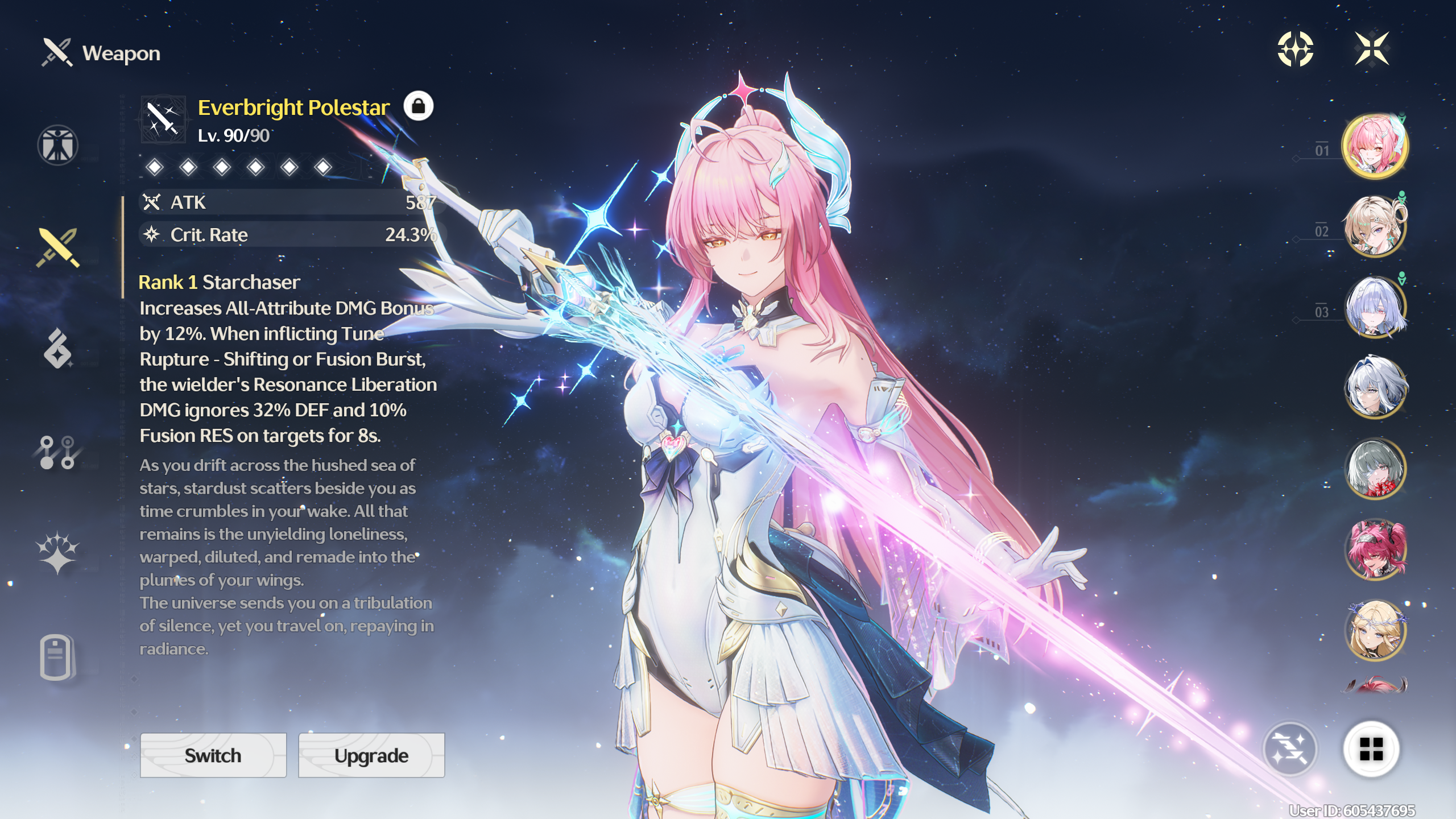Open the attributes tab with the figure icon
Viewport: 1456px width, 819px height.
(x=57, y=145)
